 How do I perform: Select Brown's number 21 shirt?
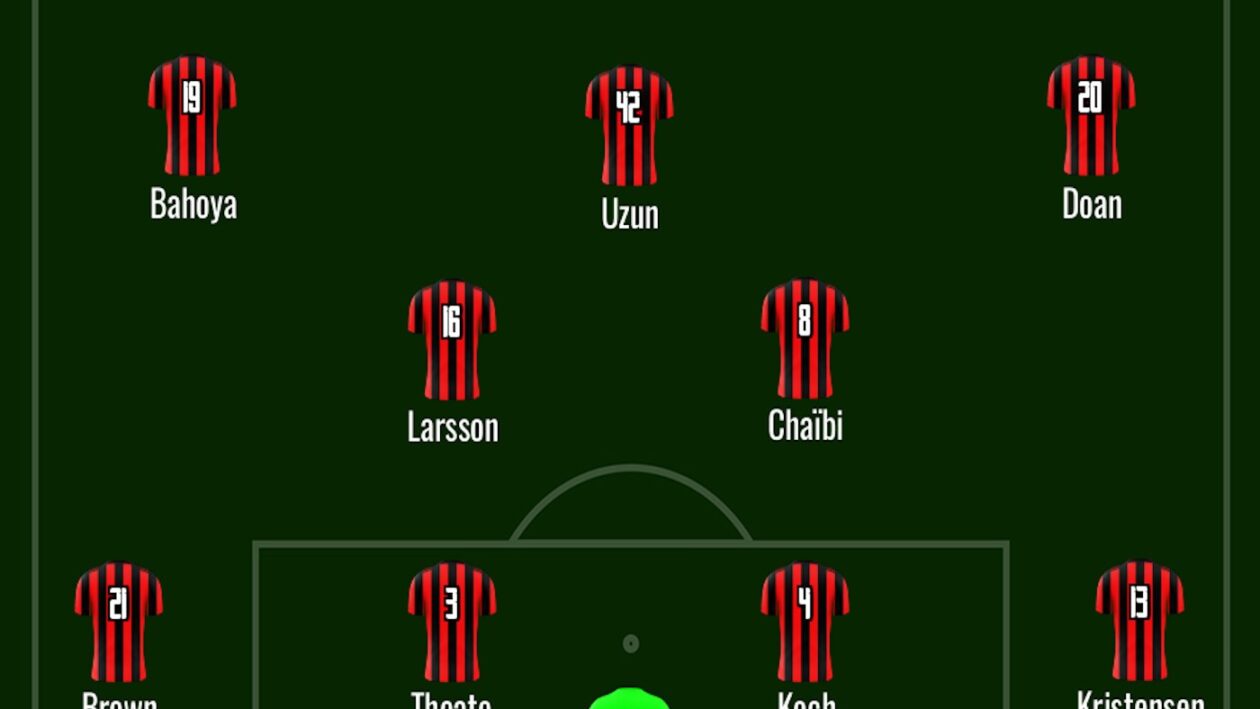tap(118, 621)
